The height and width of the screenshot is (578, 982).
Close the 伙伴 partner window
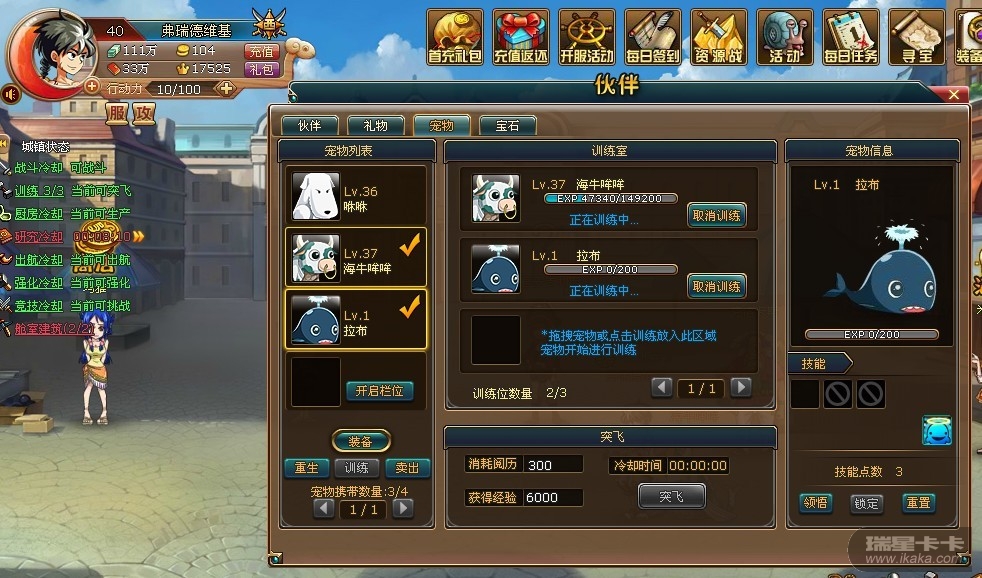tap(954, 95)
